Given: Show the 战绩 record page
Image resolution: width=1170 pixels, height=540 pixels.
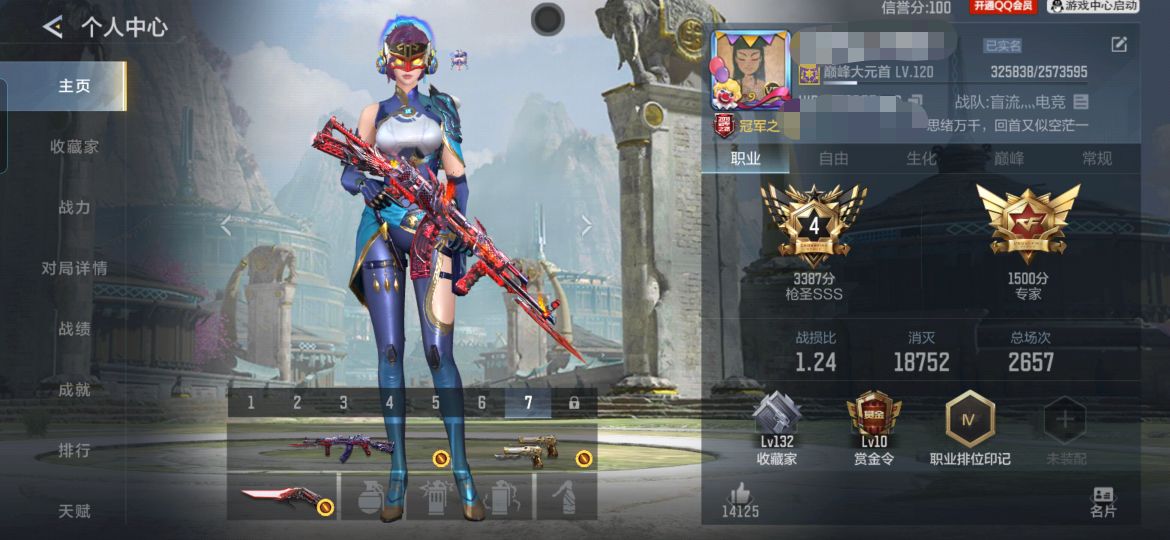Looking at the screenshot, I should pyautogui.click(x=75, y=329).
